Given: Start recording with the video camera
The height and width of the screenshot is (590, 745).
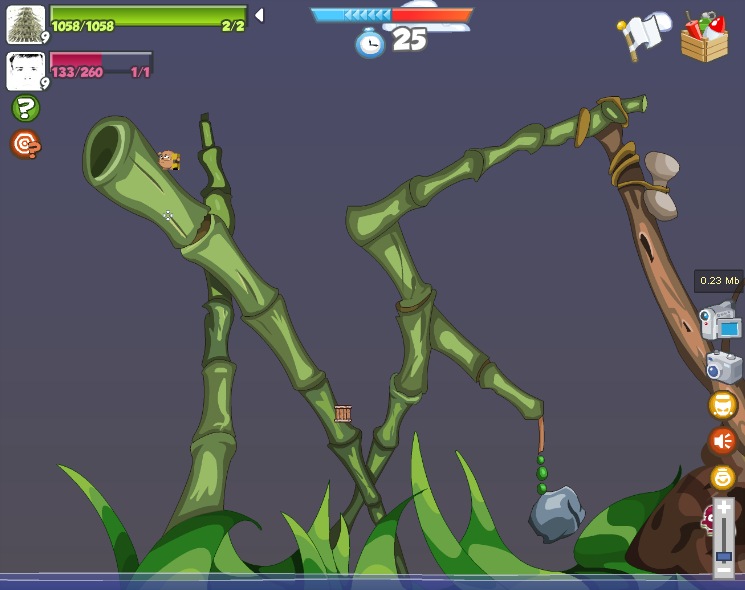Looking at the screenshot, I should [x=721, y=321].
